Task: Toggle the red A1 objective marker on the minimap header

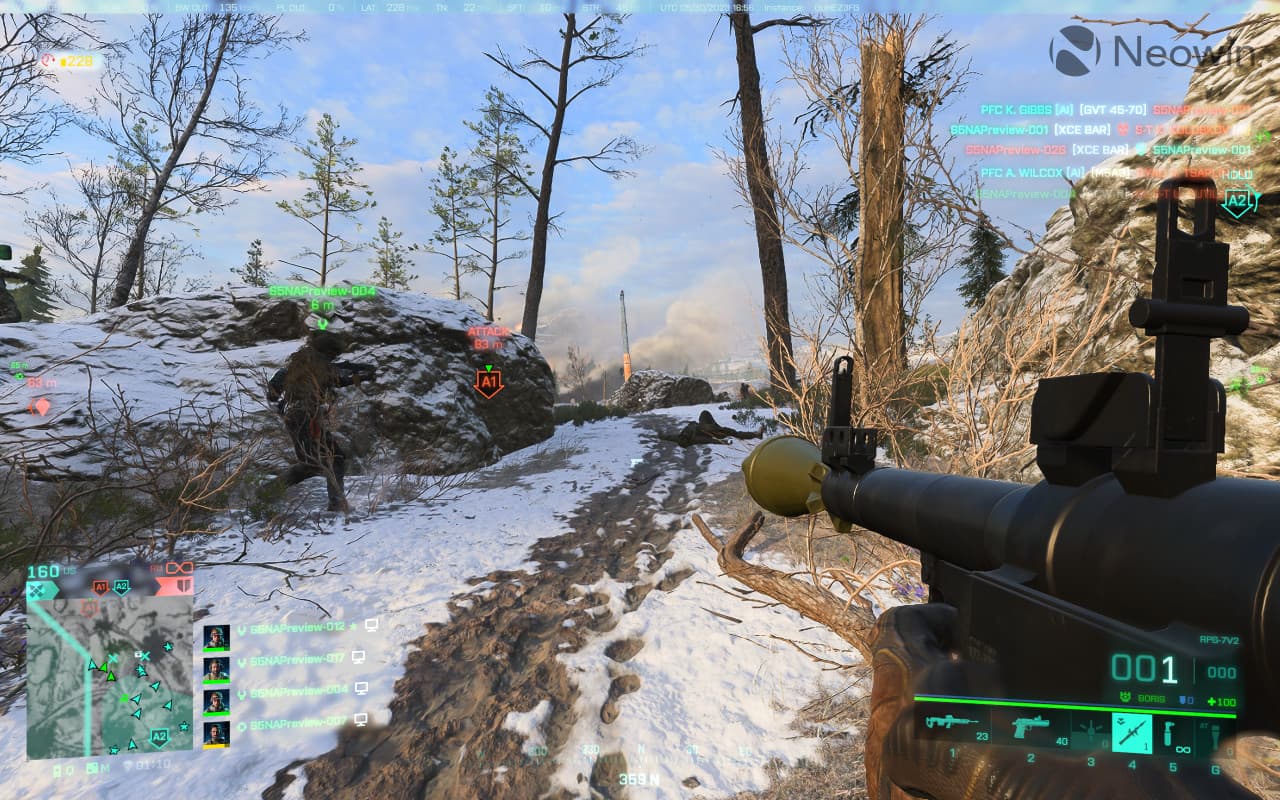Action: coord(100,586)
